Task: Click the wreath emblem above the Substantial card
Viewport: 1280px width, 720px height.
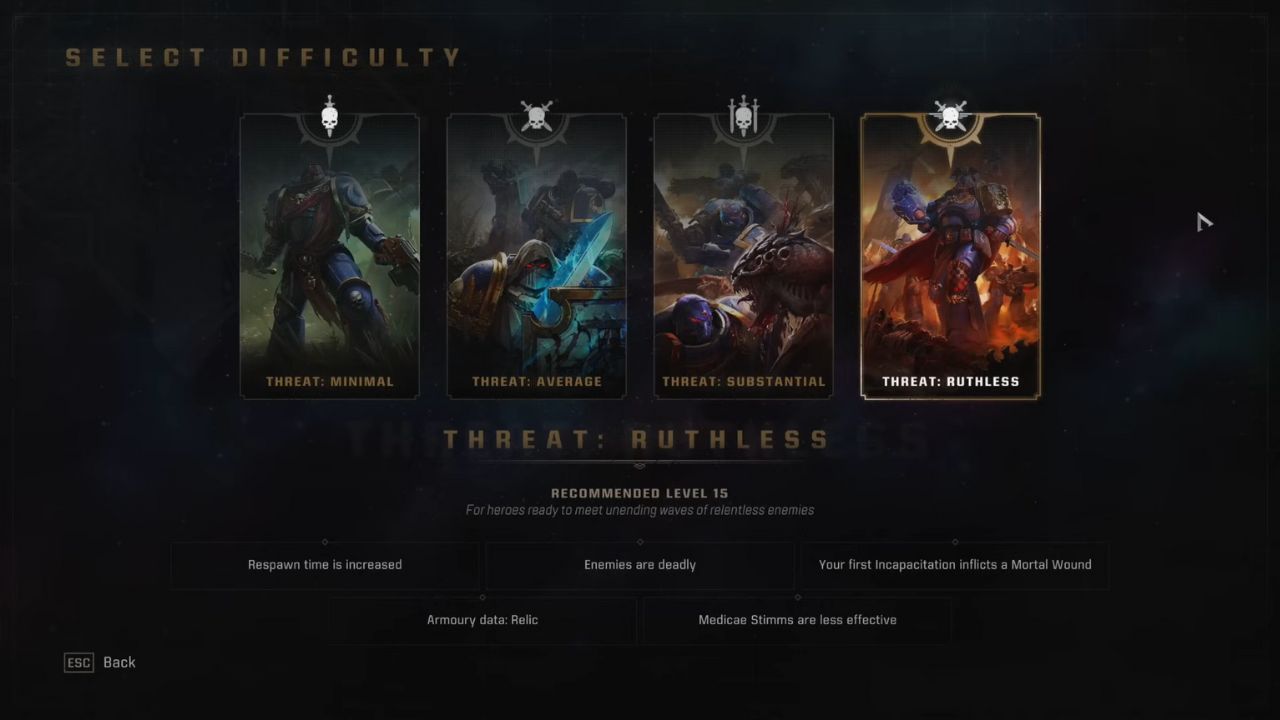Action: point(744,125)
